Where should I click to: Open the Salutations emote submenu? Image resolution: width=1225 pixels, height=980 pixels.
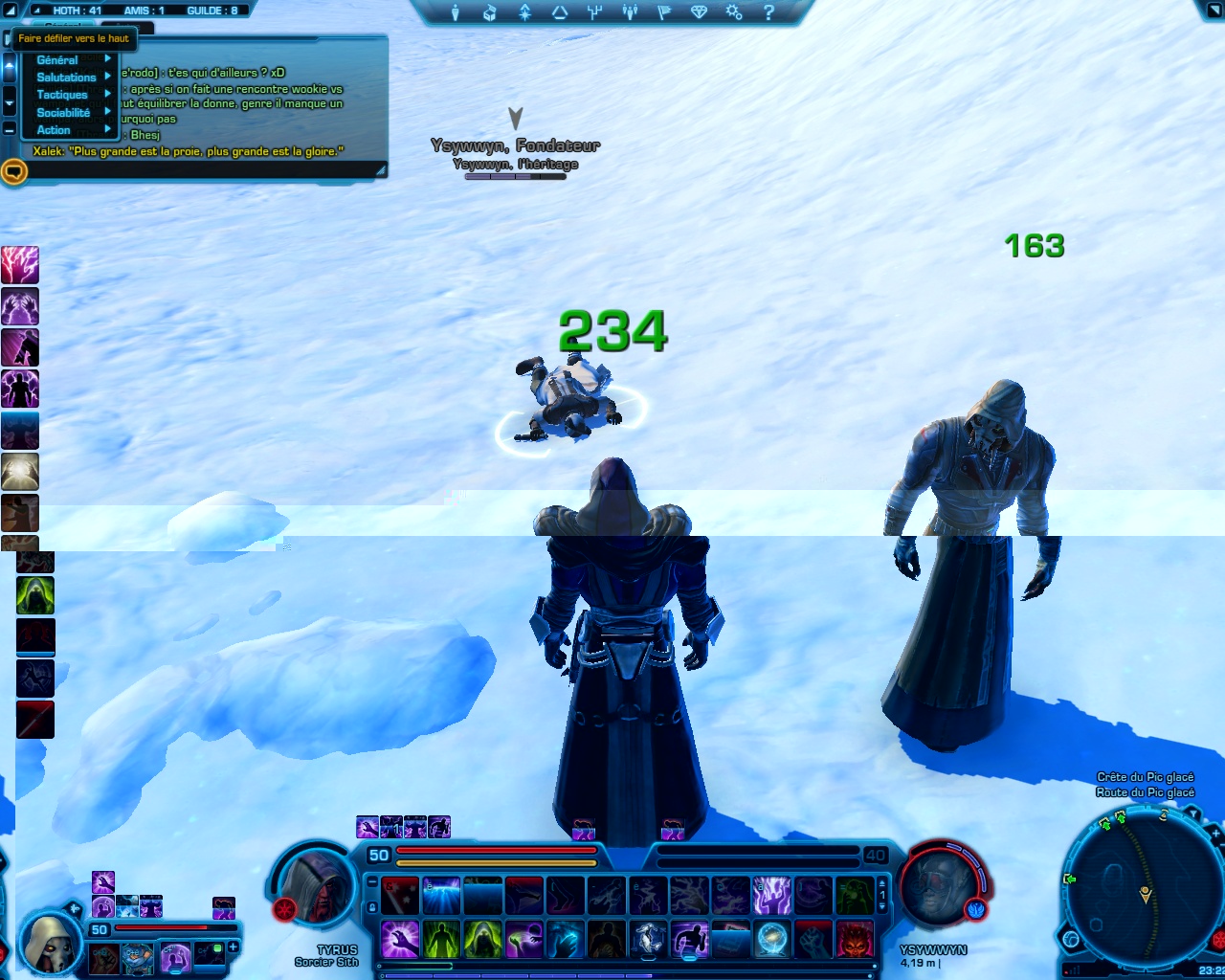pyautogui.click(x=67, y=78)
